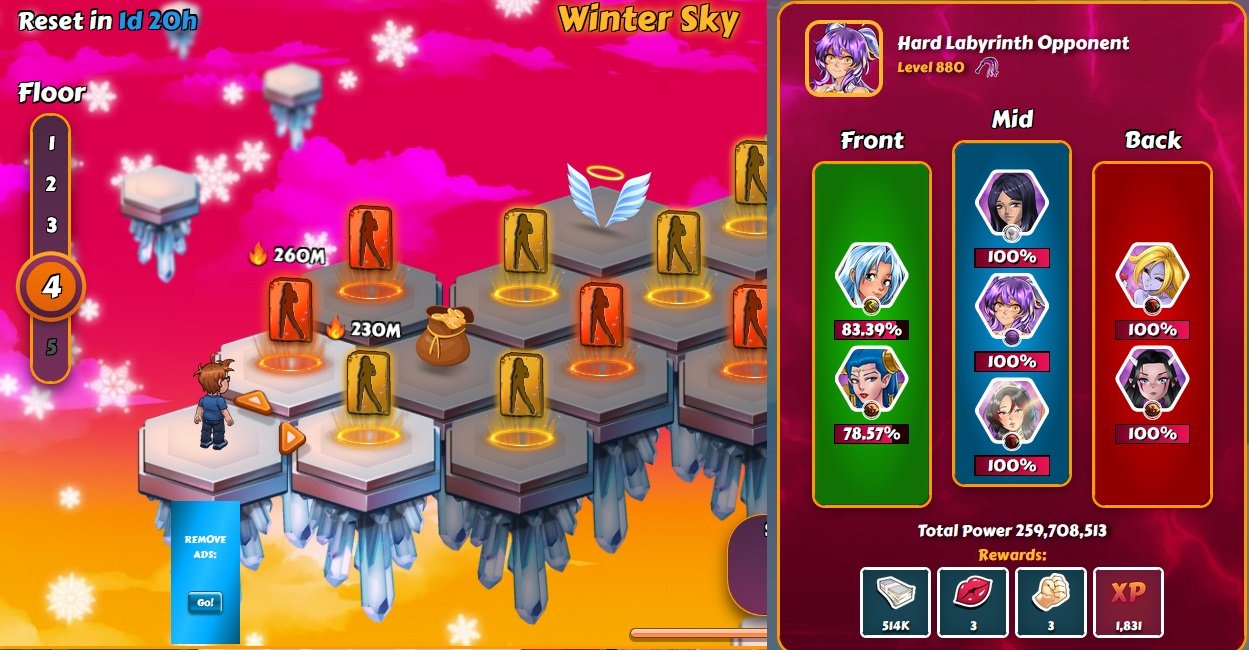Click the Go! button on the ad banner
The image size is (1249, 650).
(x=205, y=603)
